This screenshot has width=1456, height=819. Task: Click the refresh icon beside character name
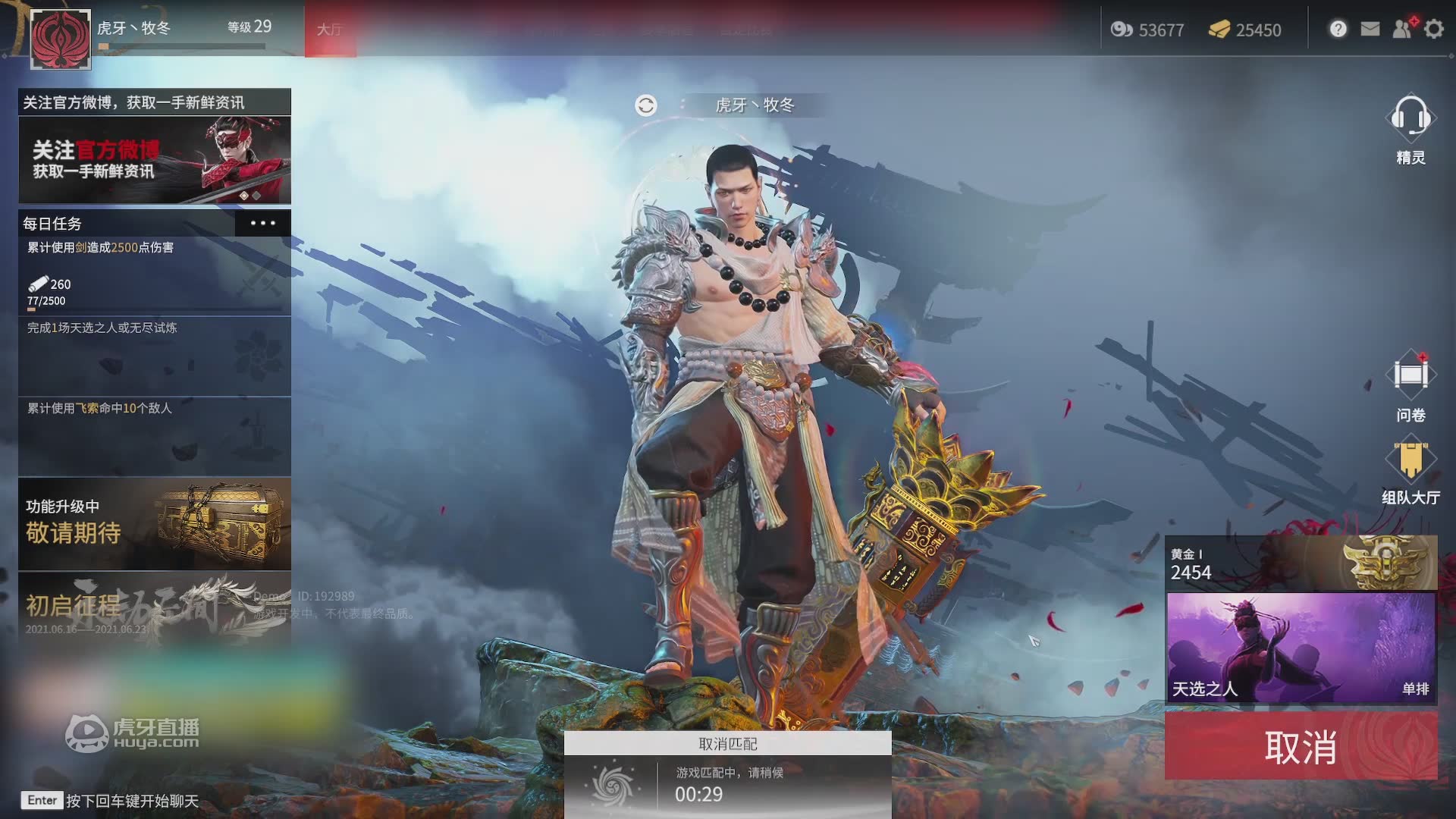[646, 105]
